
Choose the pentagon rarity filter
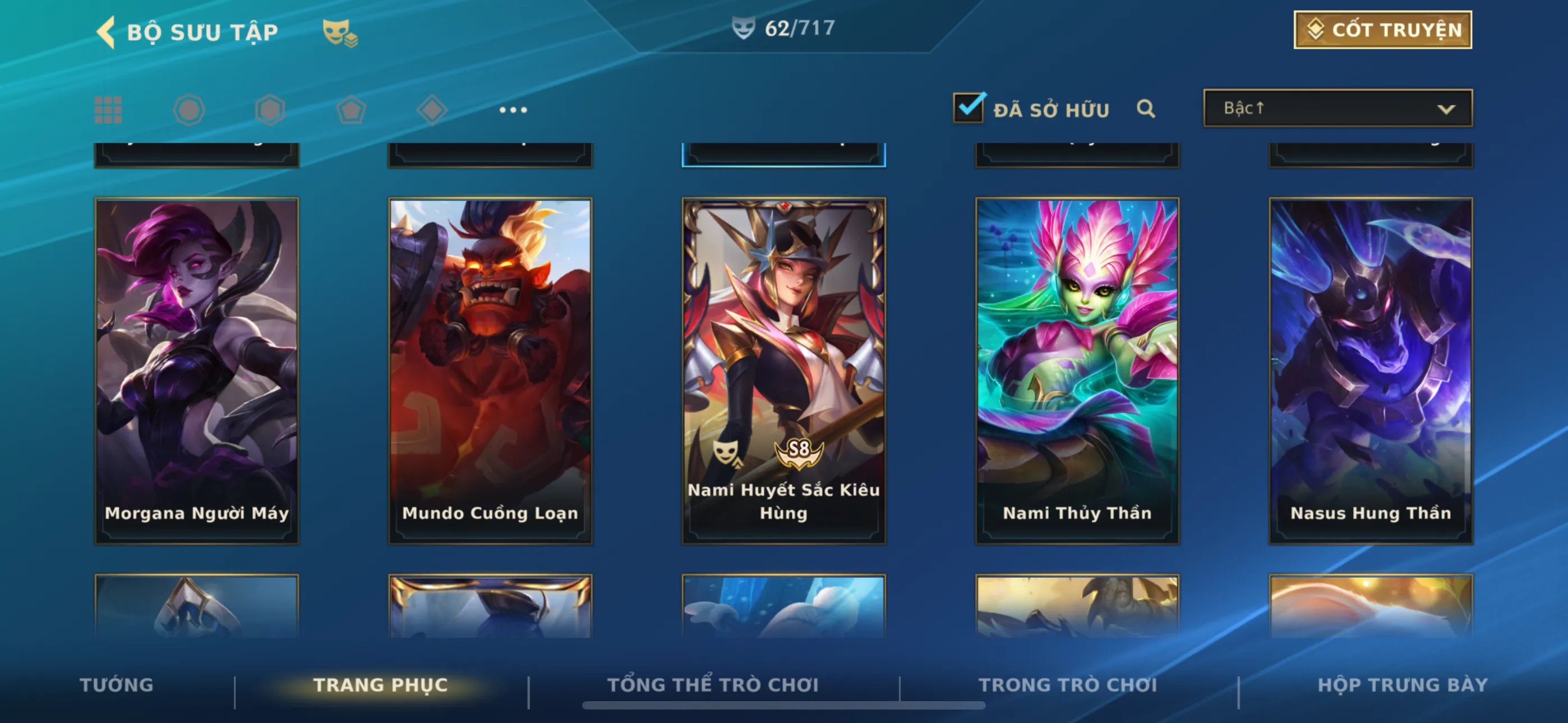tap(351, 110)
